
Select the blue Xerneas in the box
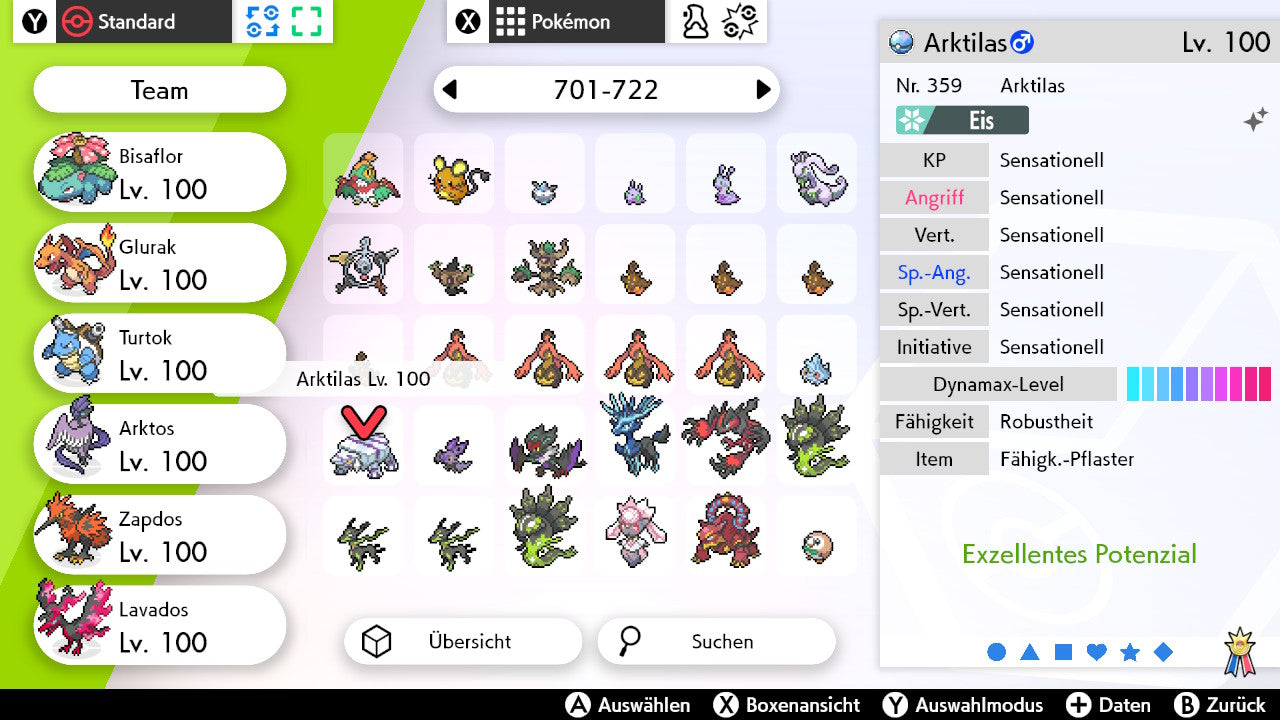tap(636, 435)
